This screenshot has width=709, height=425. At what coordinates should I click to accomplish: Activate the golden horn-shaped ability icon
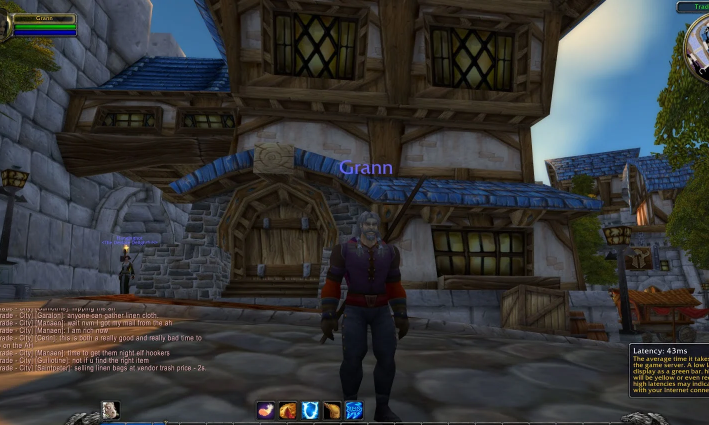point(332,410)
